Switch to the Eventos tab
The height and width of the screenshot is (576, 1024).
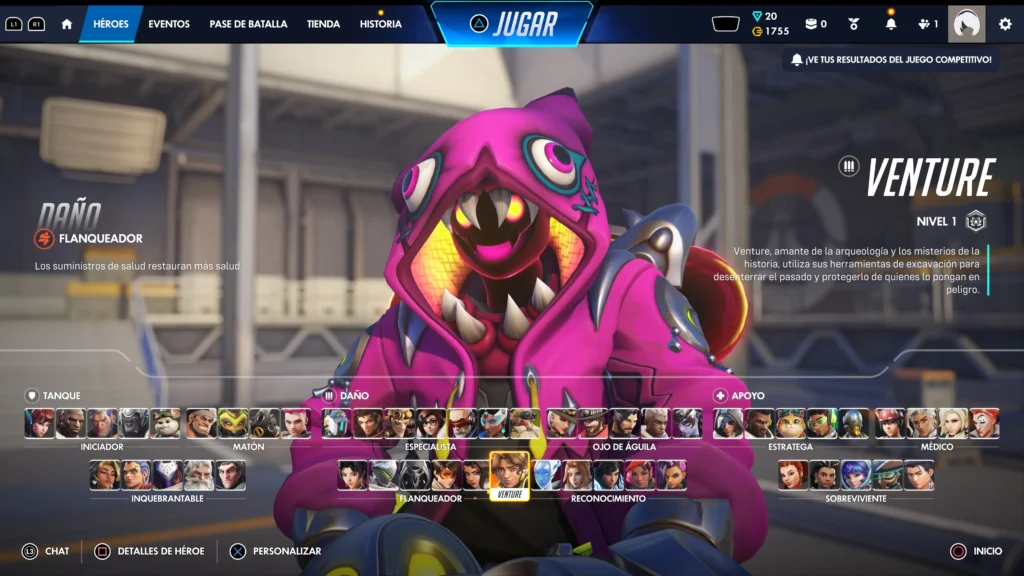point(169,24)
